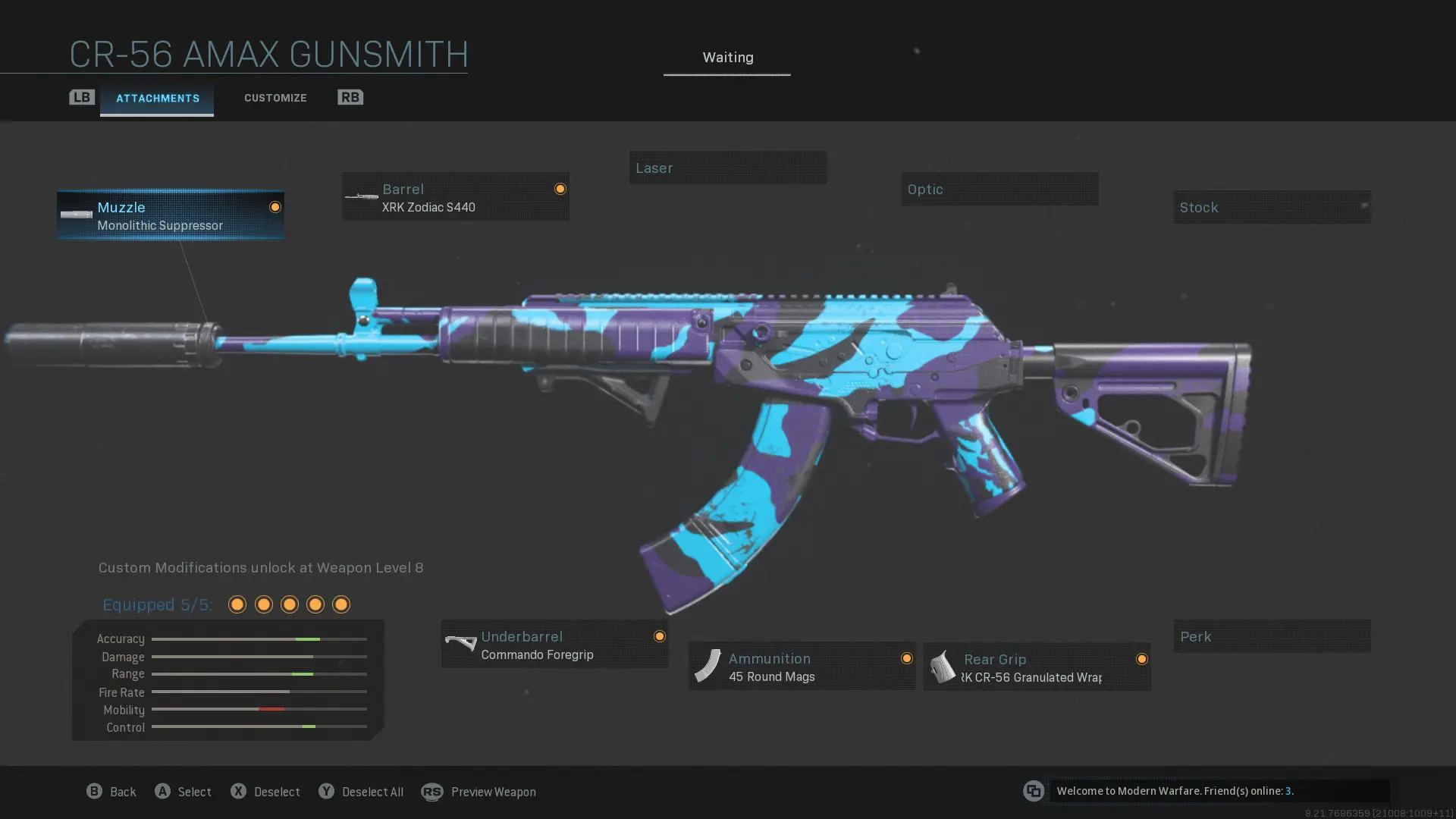The height and width of the screenshot is (819, 1456).
Task: Click the Deselect option in footer
Action: click(265, 792)
